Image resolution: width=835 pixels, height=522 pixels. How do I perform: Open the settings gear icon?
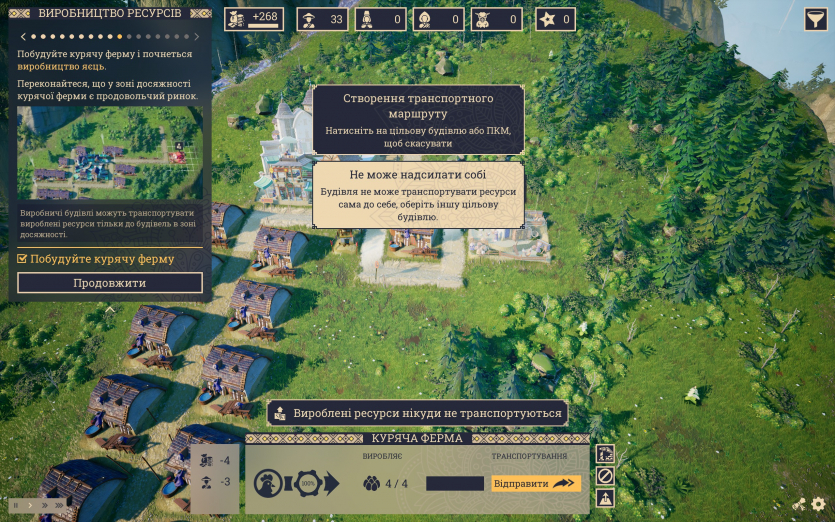[x=819, y=505]
